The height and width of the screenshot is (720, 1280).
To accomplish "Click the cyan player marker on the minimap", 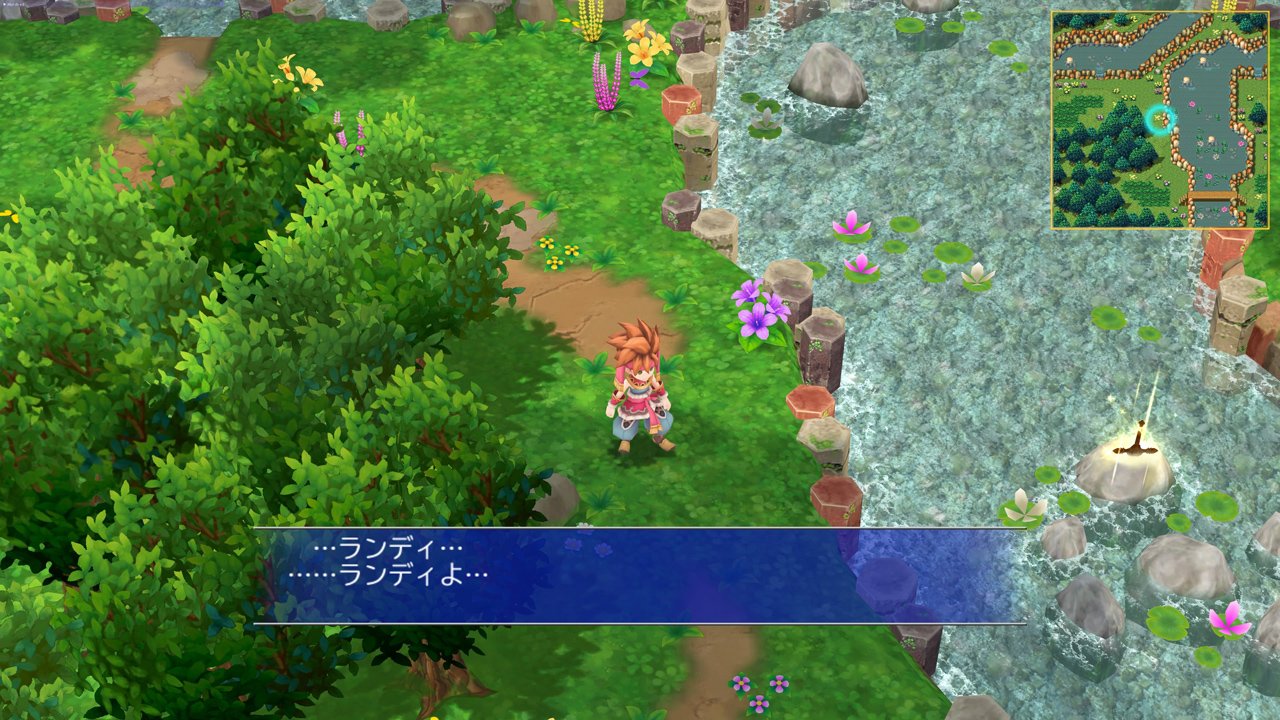I will tap(1160, 120).
